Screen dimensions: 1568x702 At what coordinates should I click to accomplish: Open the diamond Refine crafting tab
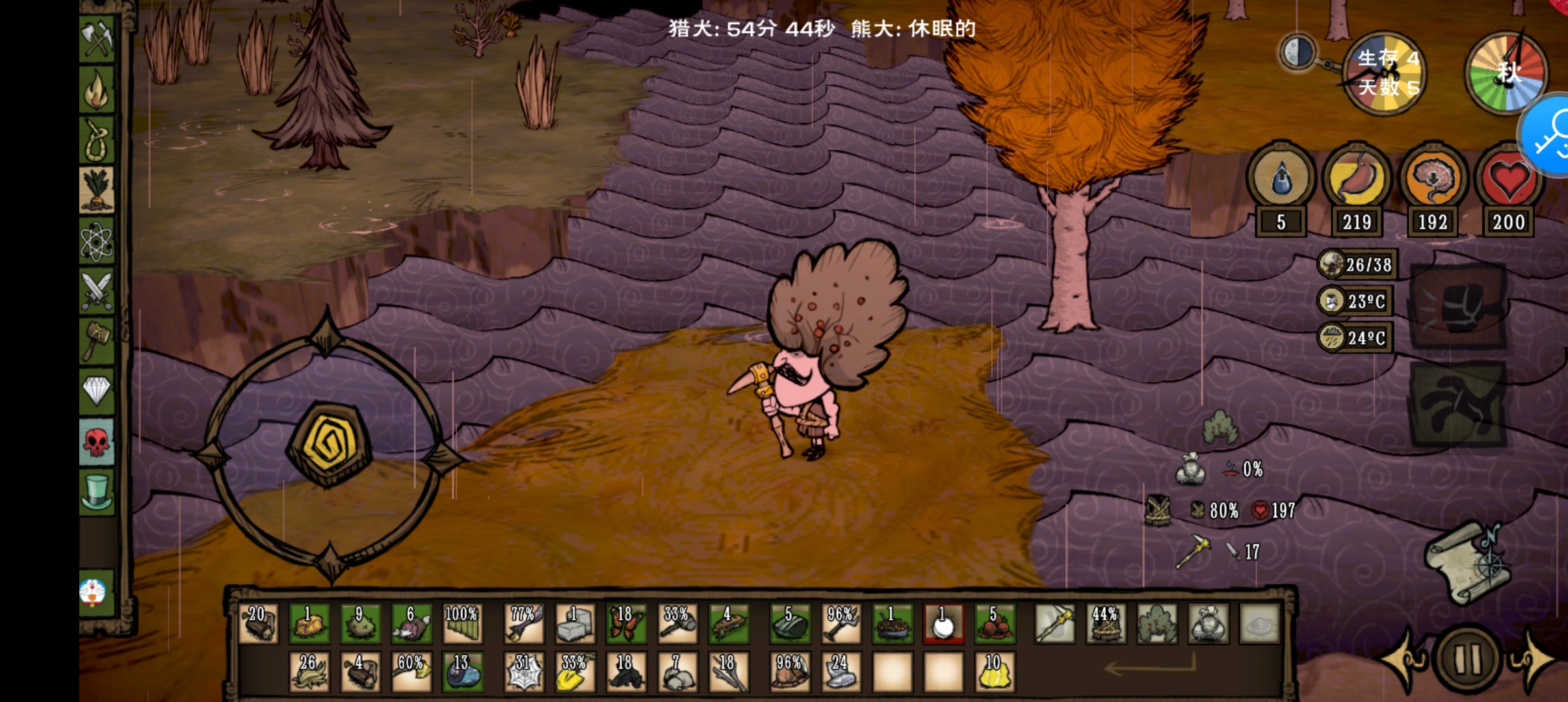[x=98, y=391]
